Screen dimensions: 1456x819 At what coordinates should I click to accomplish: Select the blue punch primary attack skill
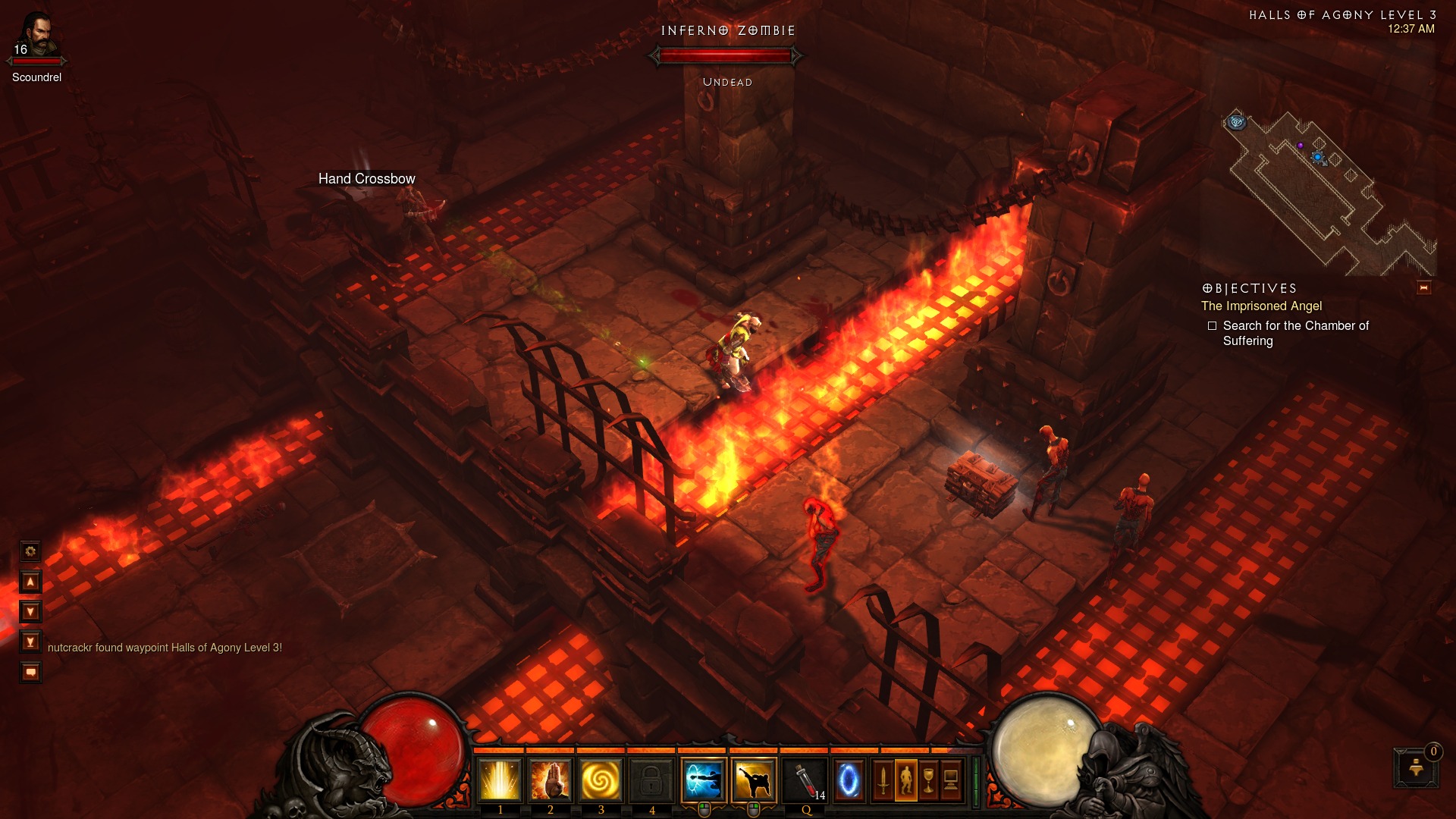704,780
